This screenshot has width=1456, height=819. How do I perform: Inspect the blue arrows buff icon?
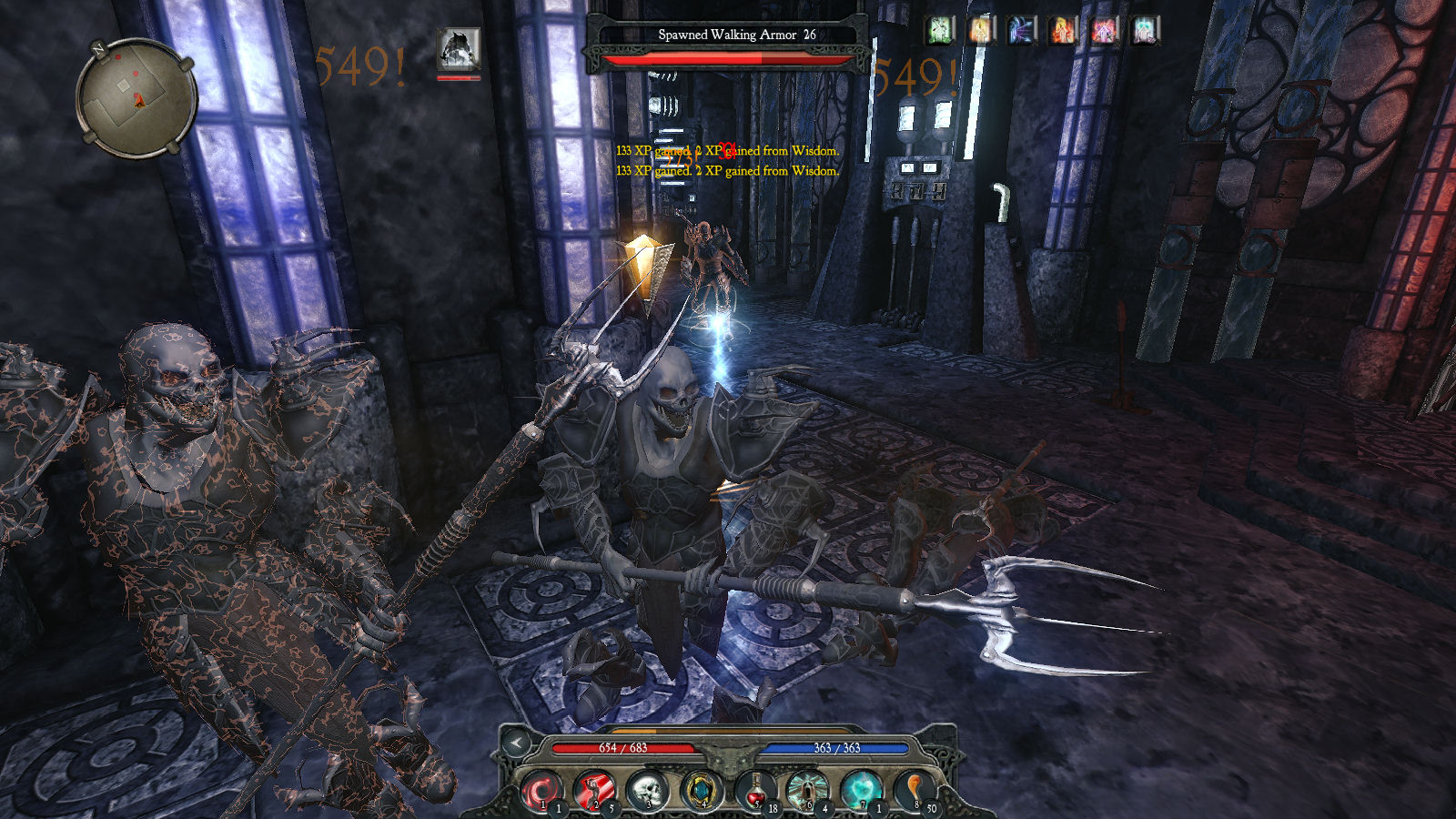(x=1022, y=31)
